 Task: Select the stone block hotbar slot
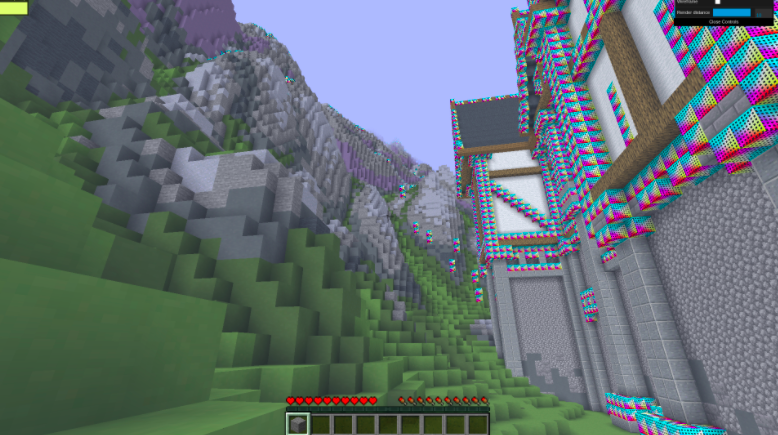point(297,424)
